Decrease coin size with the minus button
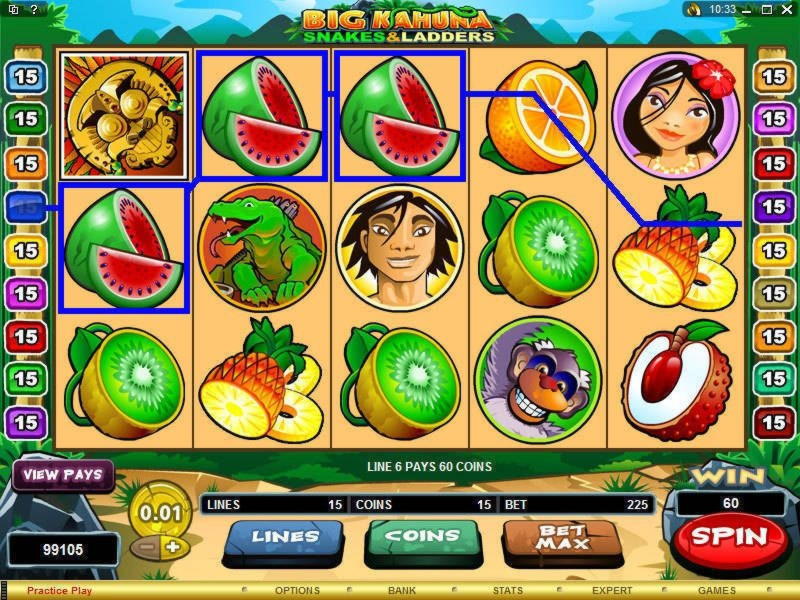Viewport: 800px width, 600px height. tap(146, 548)
